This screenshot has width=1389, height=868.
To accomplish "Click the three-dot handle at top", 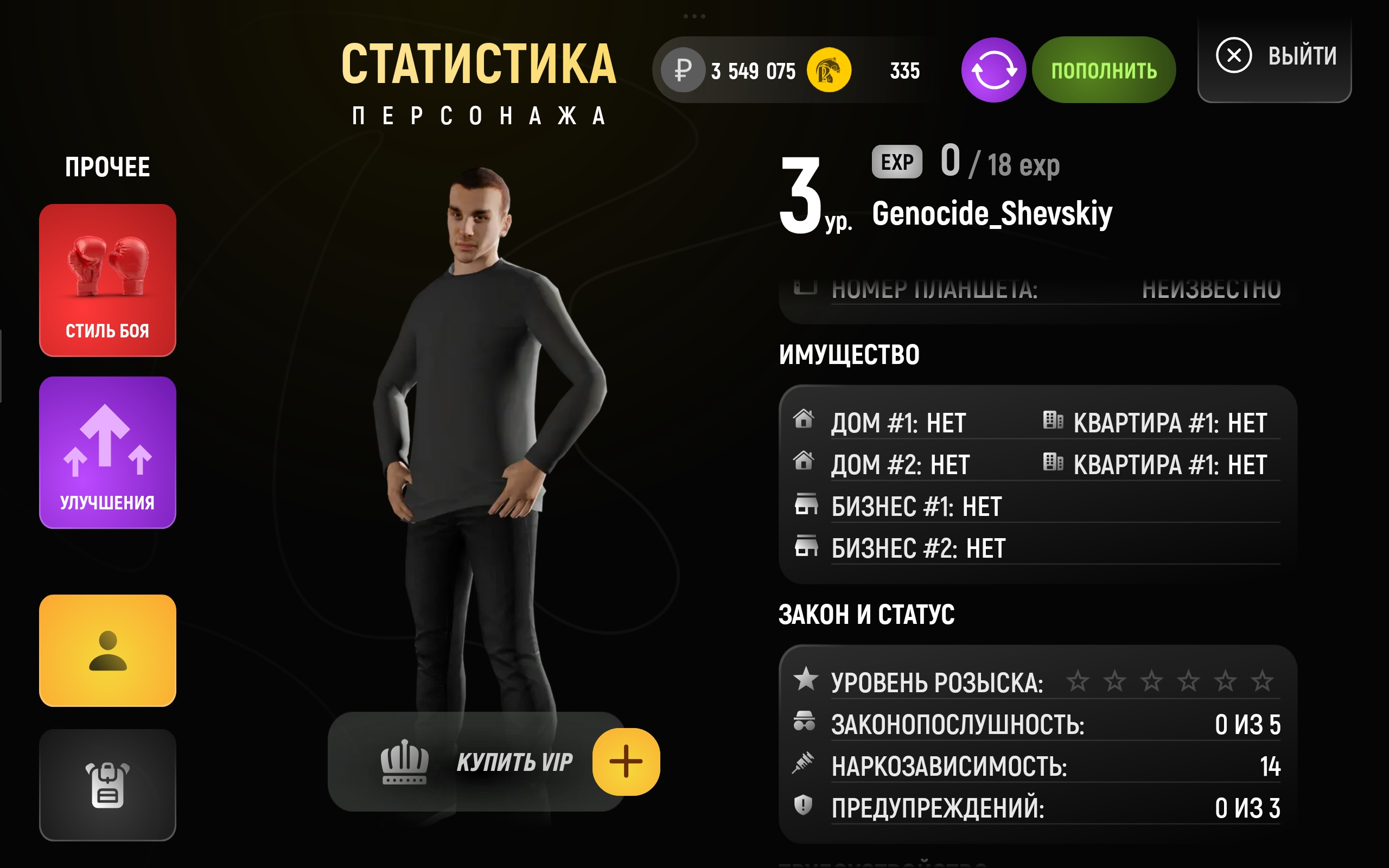I will click(x=694, y=16).
